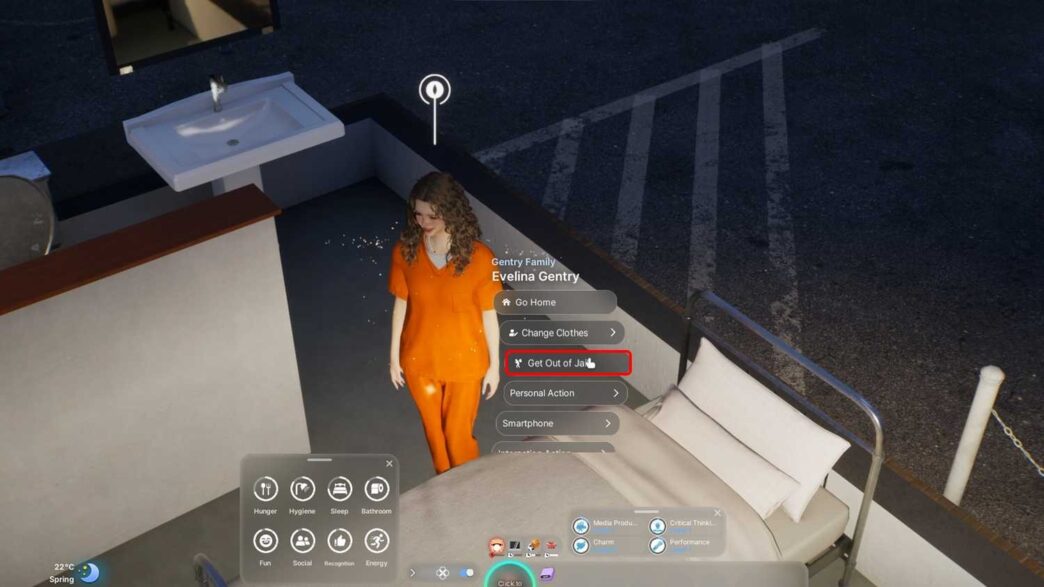Click the Fun need icon
The height and width of the screenshot is (587, 1044).
265,541
